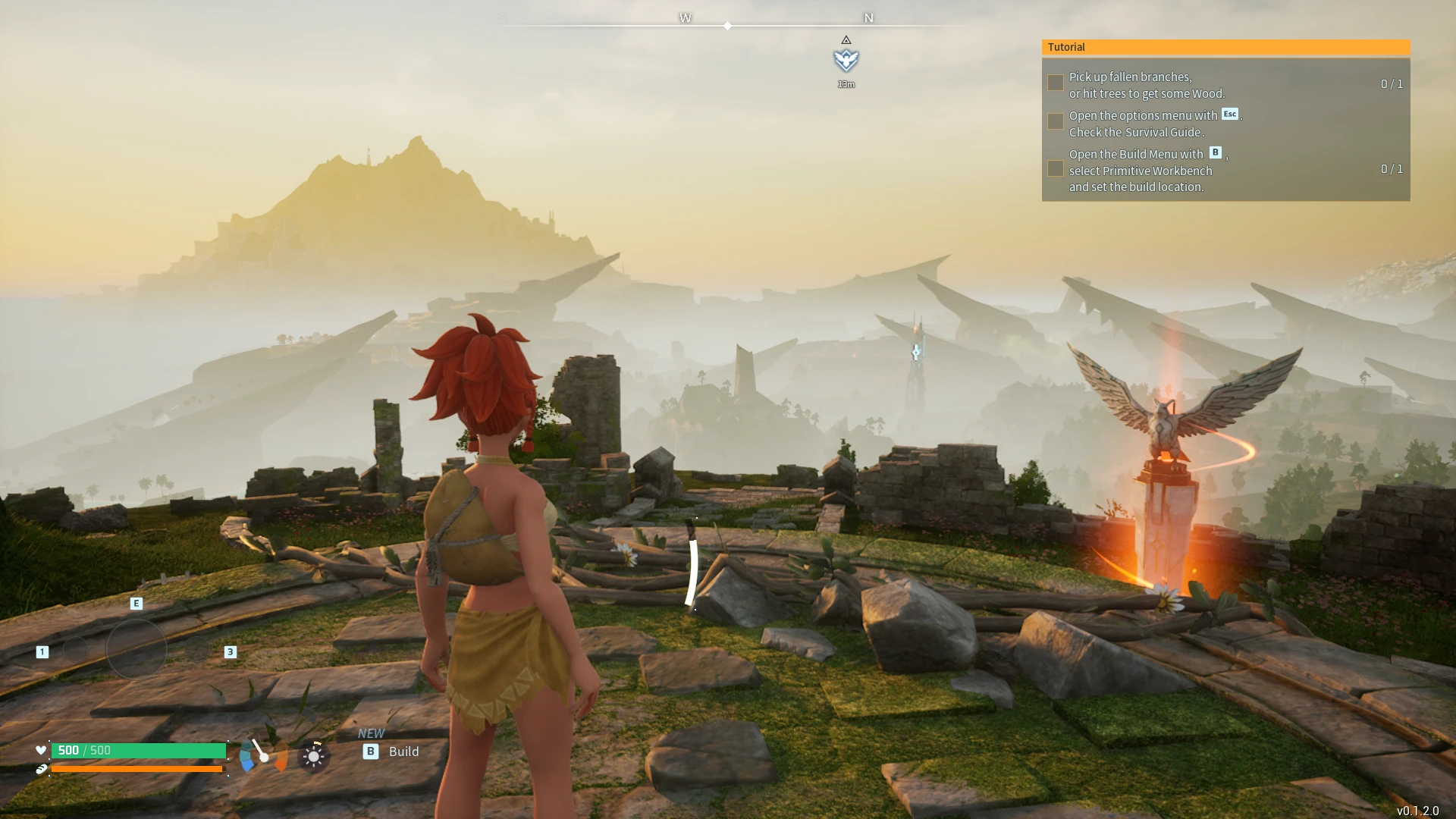The height and width of the screenshot is (819, 1456).
Task: Select the wood gathering tutorial objective
Action: (x=1146, y=85)
